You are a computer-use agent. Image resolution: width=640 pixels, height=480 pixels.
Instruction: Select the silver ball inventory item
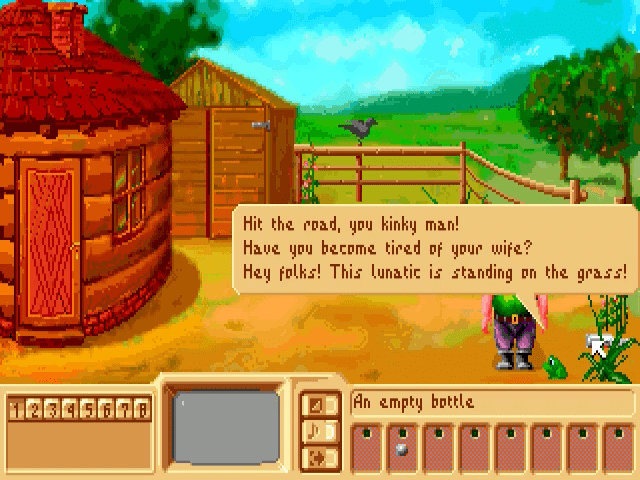(x=401, y=450)
